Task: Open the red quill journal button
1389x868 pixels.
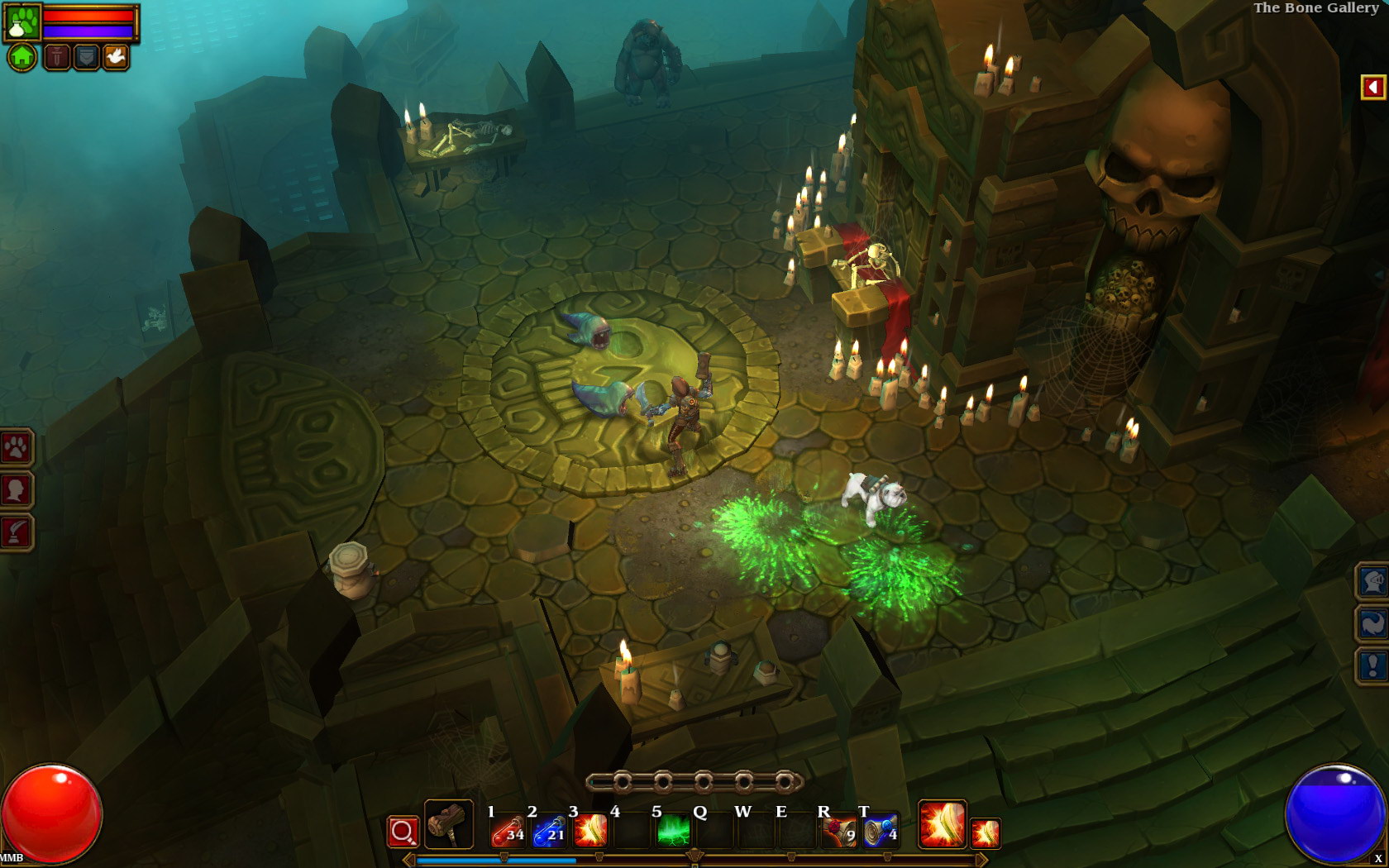Action: click(16, 532)
